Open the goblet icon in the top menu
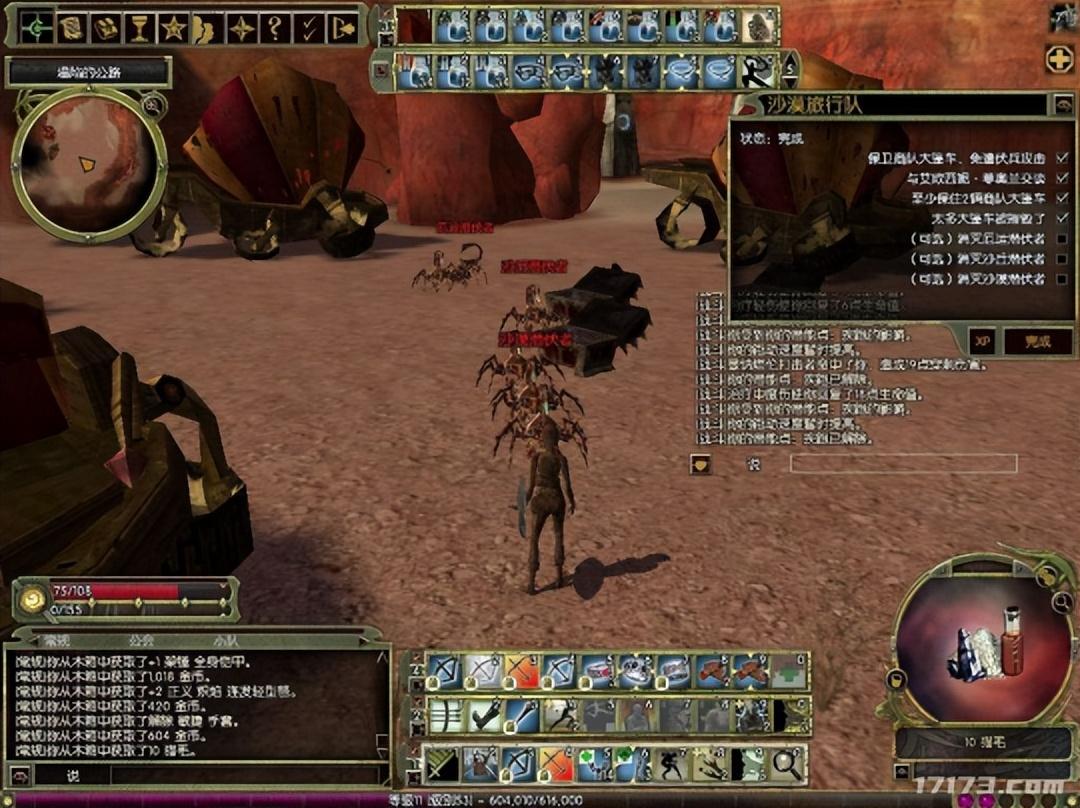The height and width of the screenshot is (808, 1080). [139, 28]
